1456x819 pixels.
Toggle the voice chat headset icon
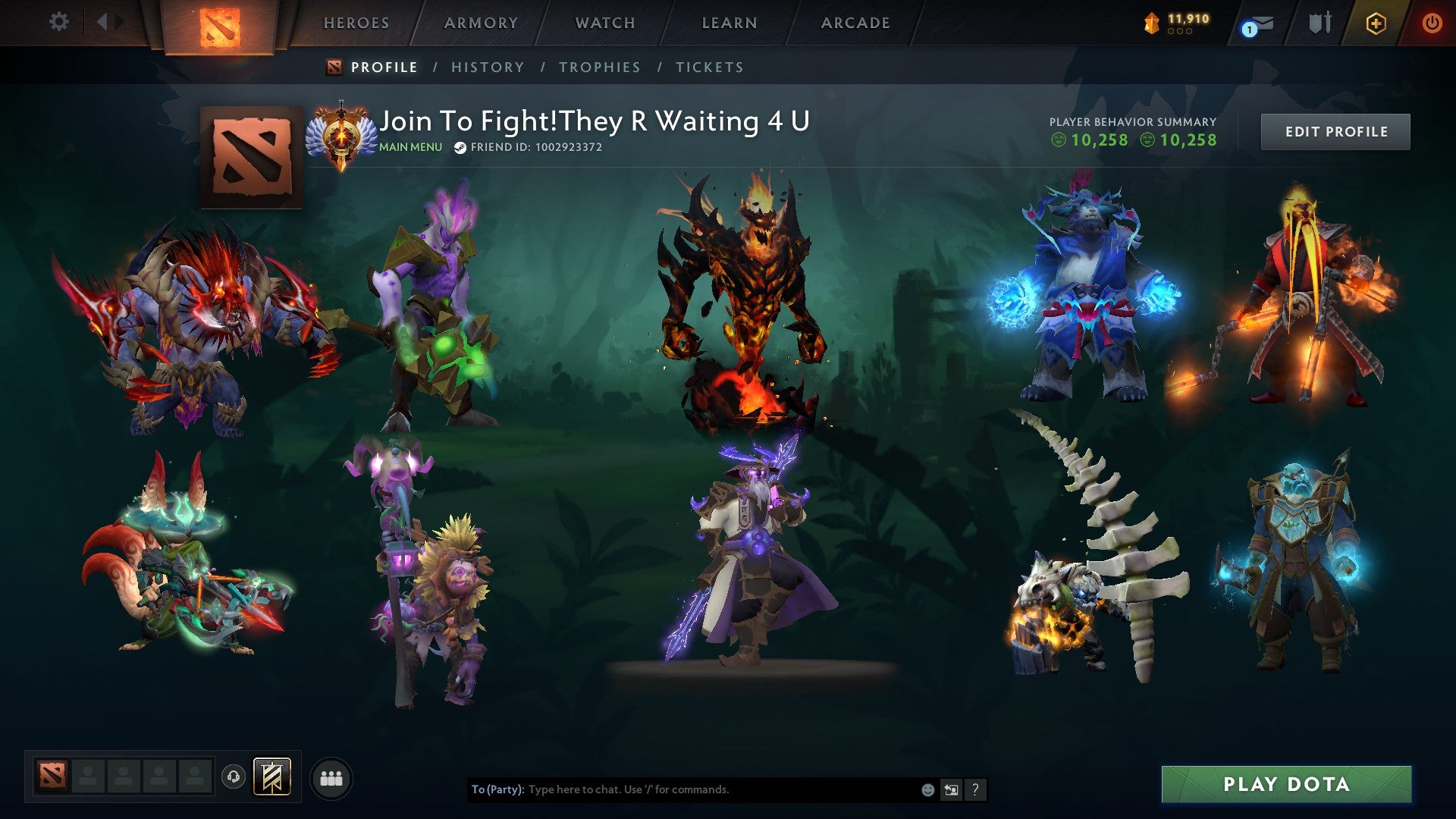pos(233,777)
